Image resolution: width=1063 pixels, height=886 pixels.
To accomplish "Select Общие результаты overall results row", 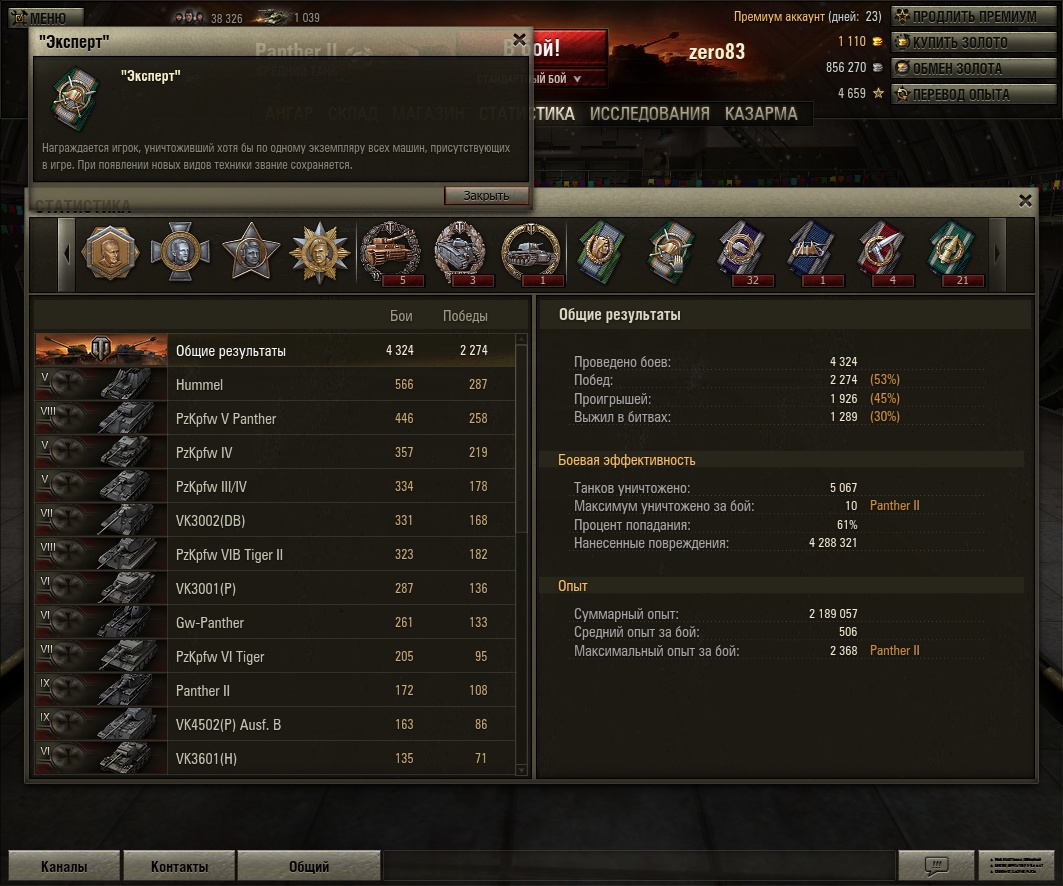I will 275,351.
